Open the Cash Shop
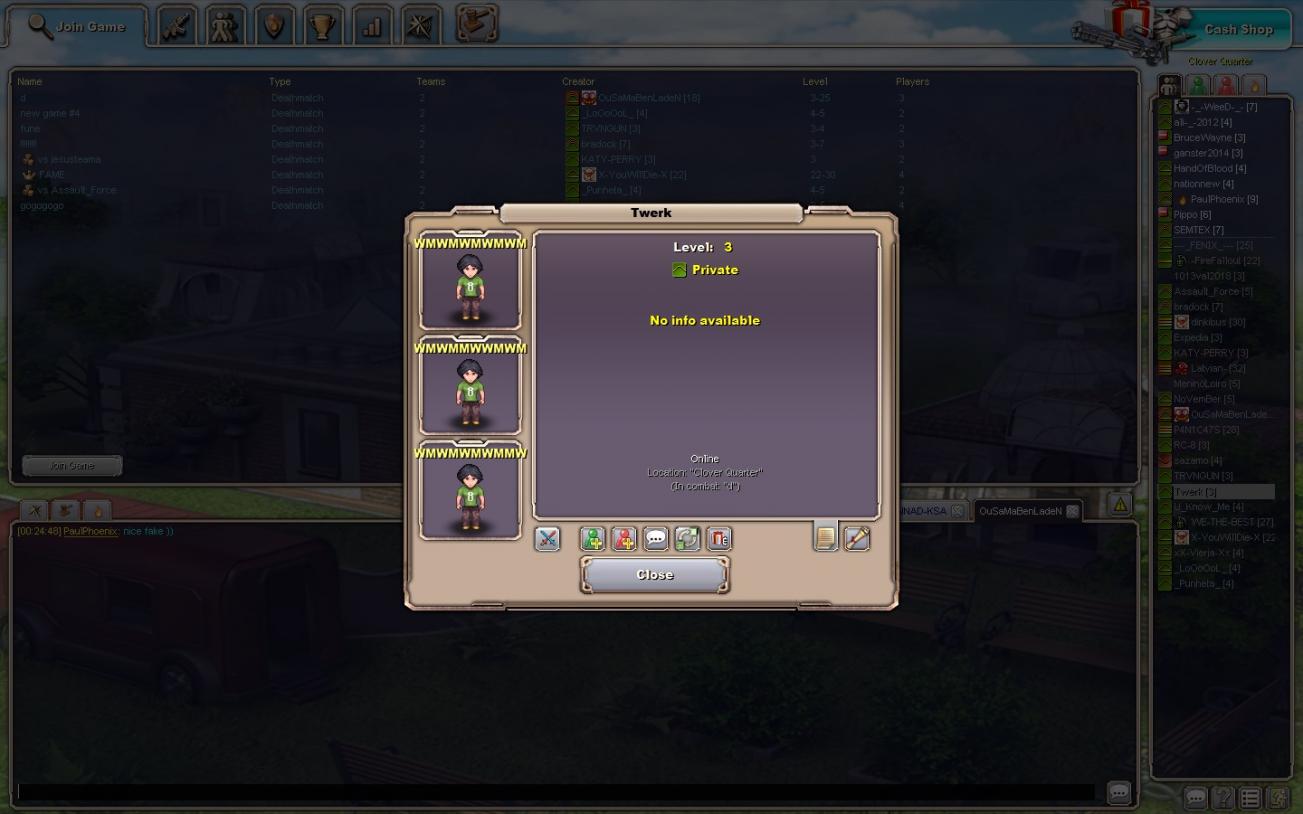This screenshot has width=1303, height=814. tap(1237, 29)
